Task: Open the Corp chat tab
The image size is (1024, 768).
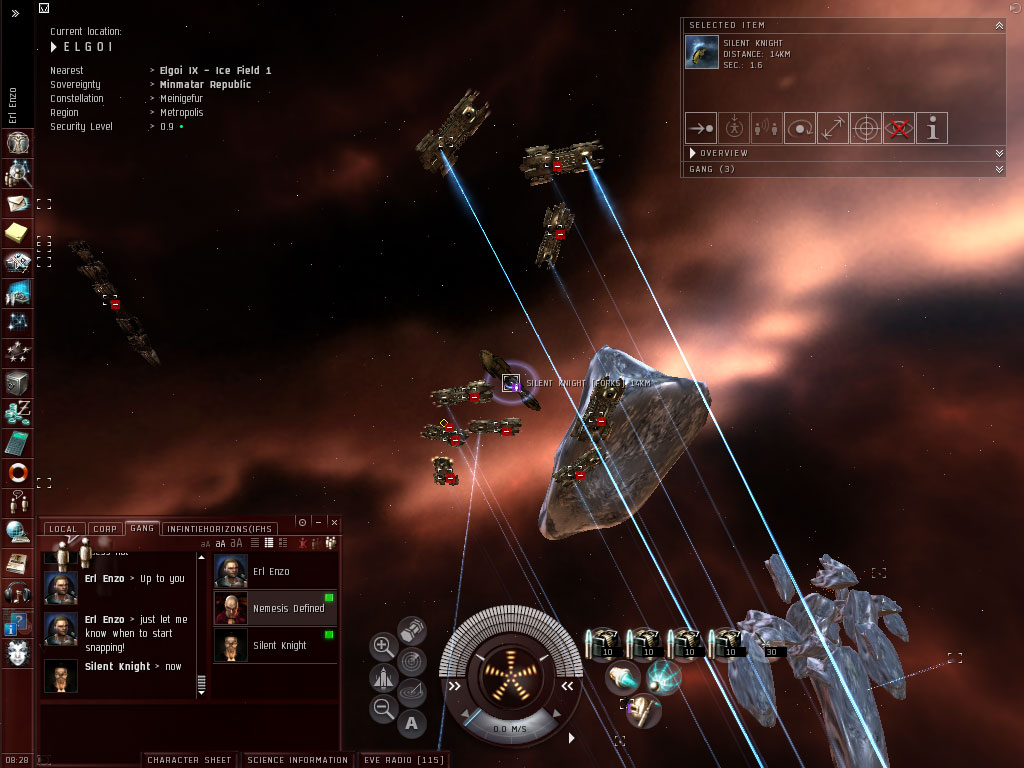Action: [105, 528]
